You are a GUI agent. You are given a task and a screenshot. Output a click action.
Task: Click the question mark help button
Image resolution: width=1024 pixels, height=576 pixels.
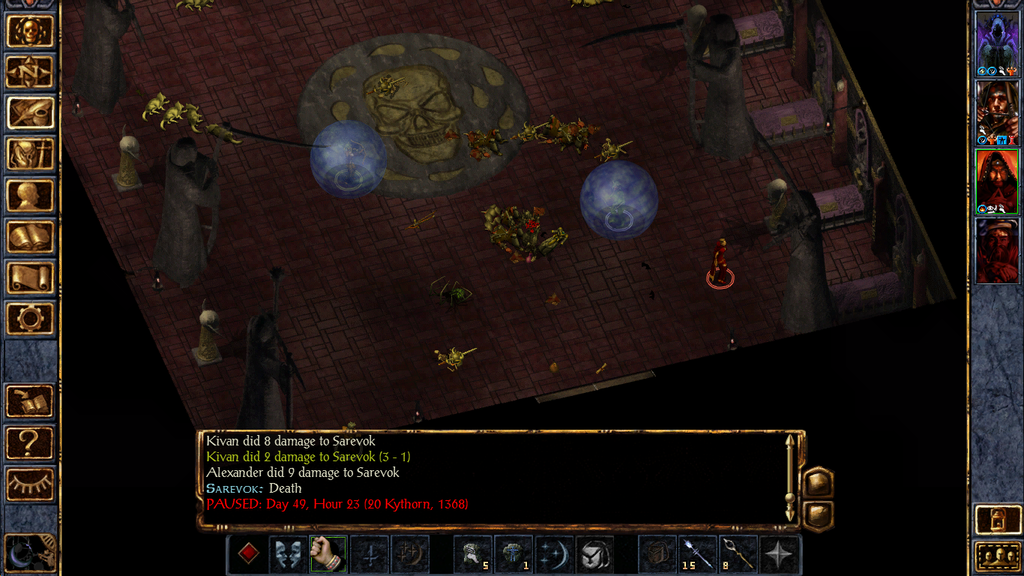(29, 442)
